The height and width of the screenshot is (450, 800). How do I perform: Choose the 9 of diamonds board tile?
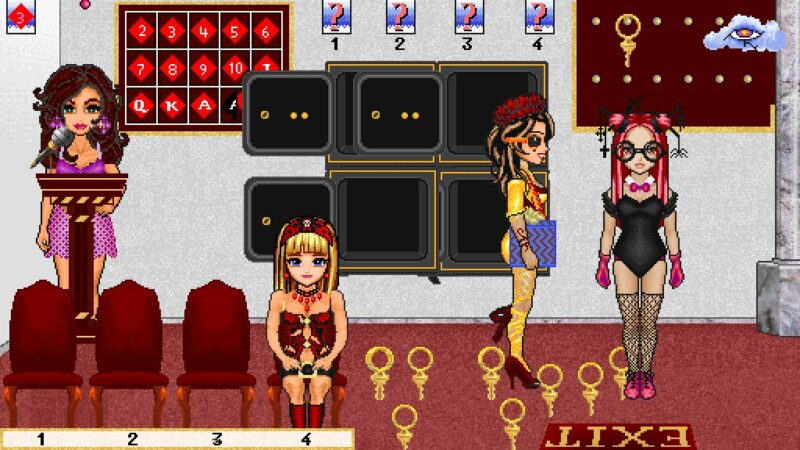tap(204, 69)
